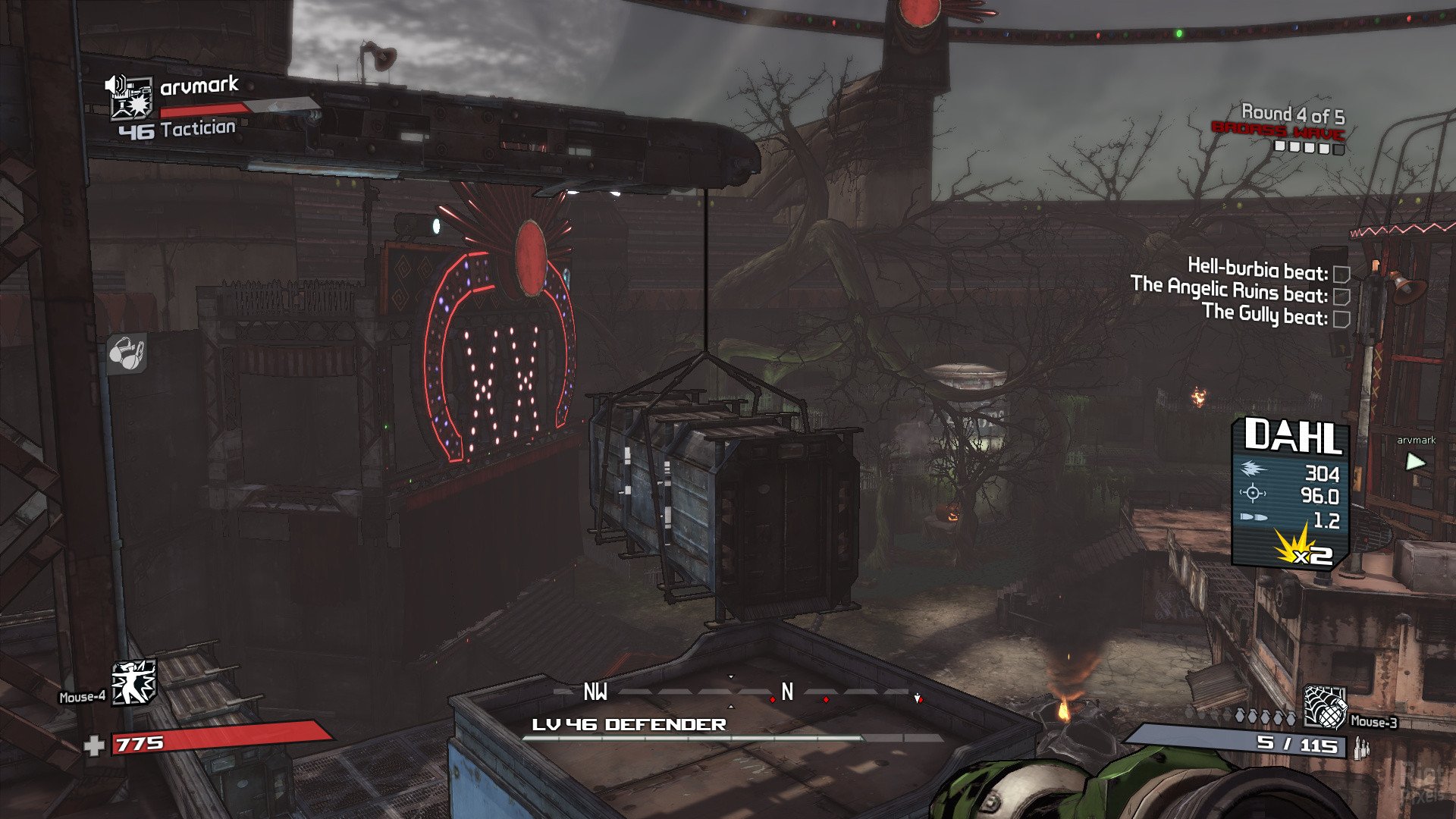The width and height of the screenshot is (1456, 819).
Task: Click the speaker icon beside arvmark
Action: [115, 84]
